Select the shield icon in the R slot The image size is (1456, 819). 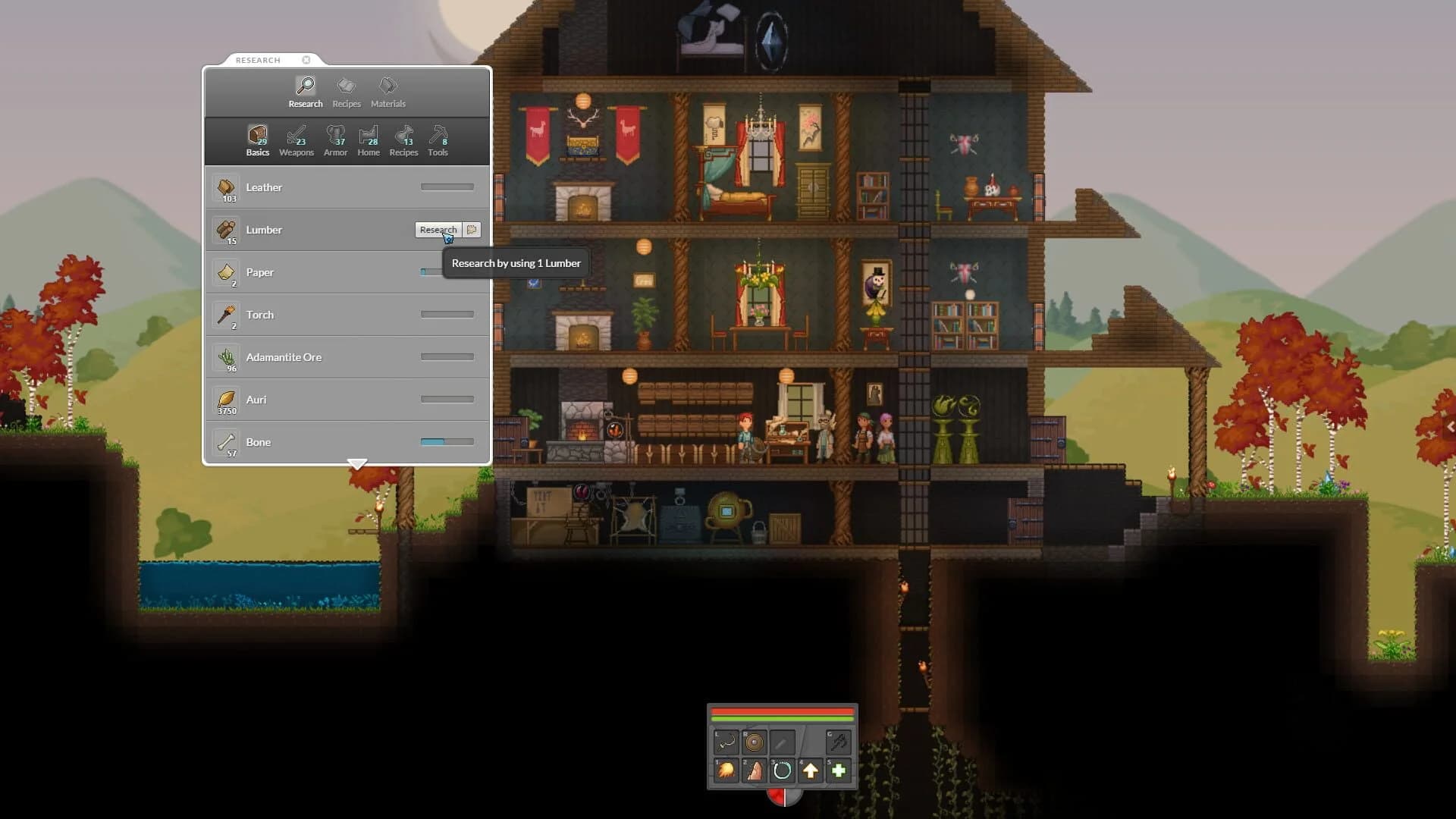click(754, 743)
